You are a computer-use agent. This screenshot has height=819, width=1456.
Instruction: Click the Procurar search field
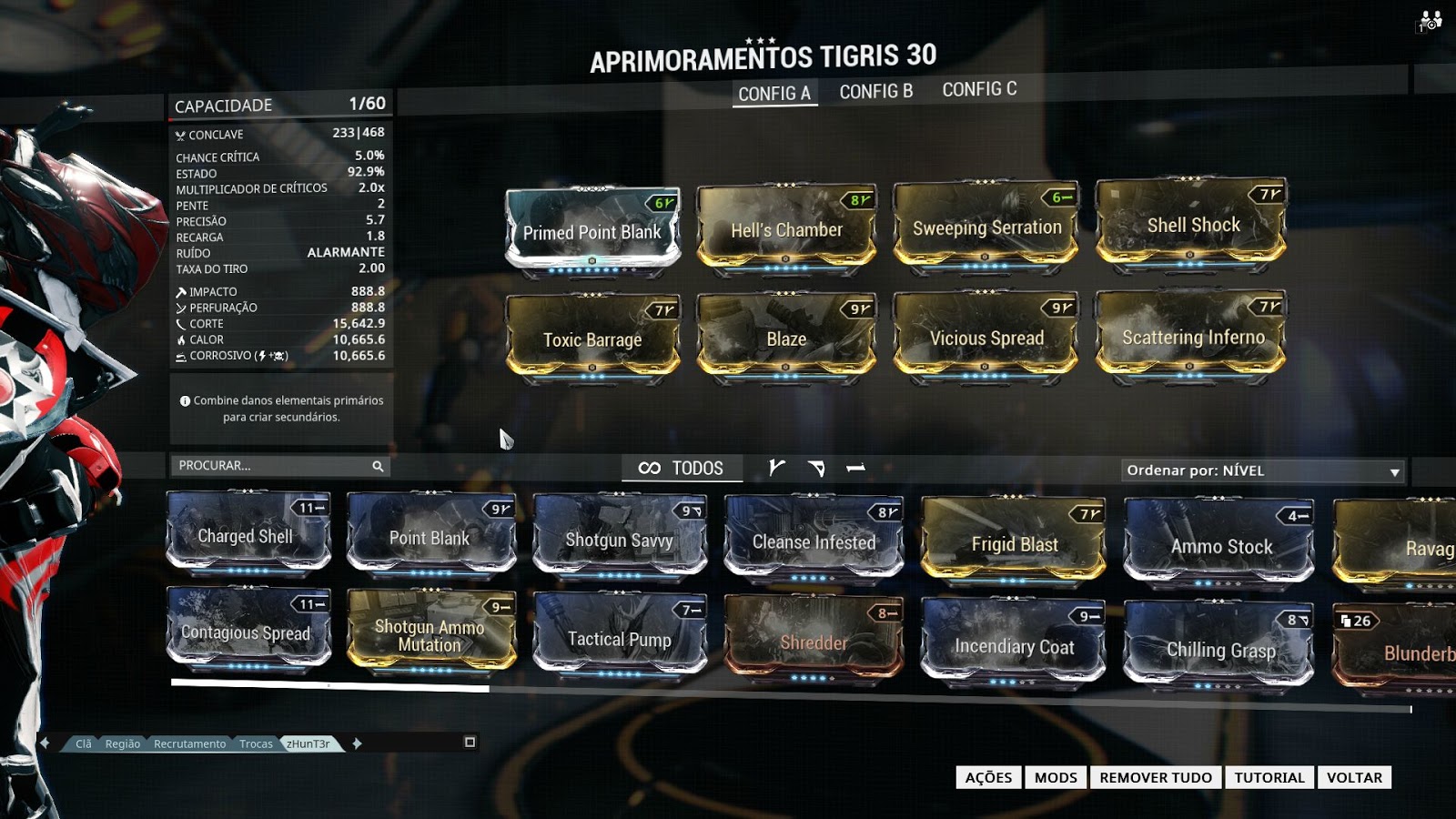pyautogui.click(x=264, y=466)
